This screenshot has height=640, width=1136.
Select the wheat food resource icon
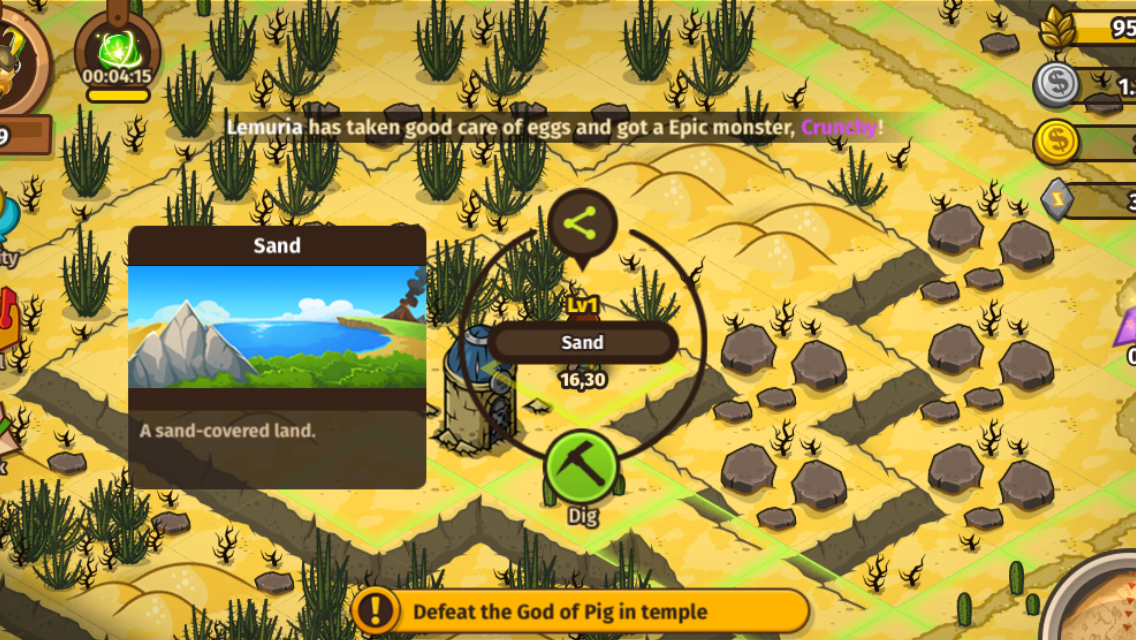click(1059, 28)
